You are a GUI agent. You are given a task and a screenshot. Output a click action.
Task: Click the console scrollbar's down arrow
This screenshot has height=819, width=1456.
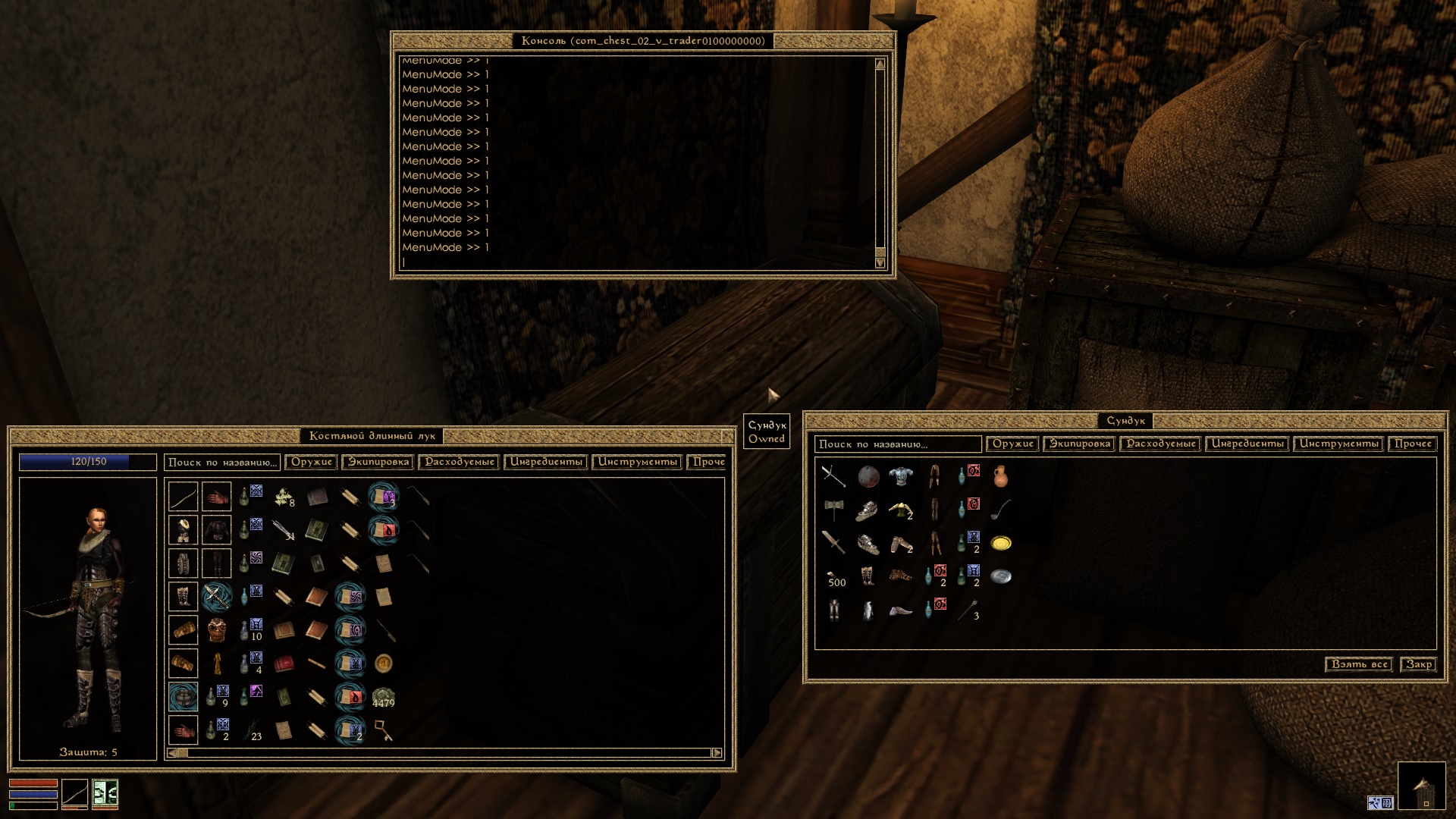click(x=880, y=263)
